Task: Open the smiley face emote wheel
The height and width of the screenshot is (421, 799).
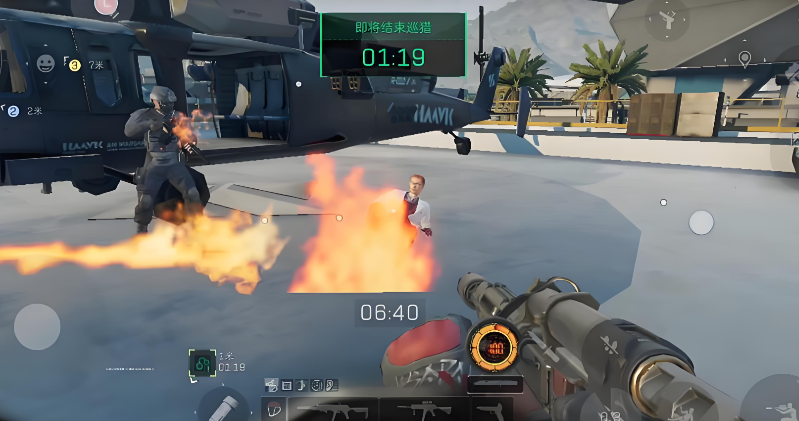Action: [46, 63]
